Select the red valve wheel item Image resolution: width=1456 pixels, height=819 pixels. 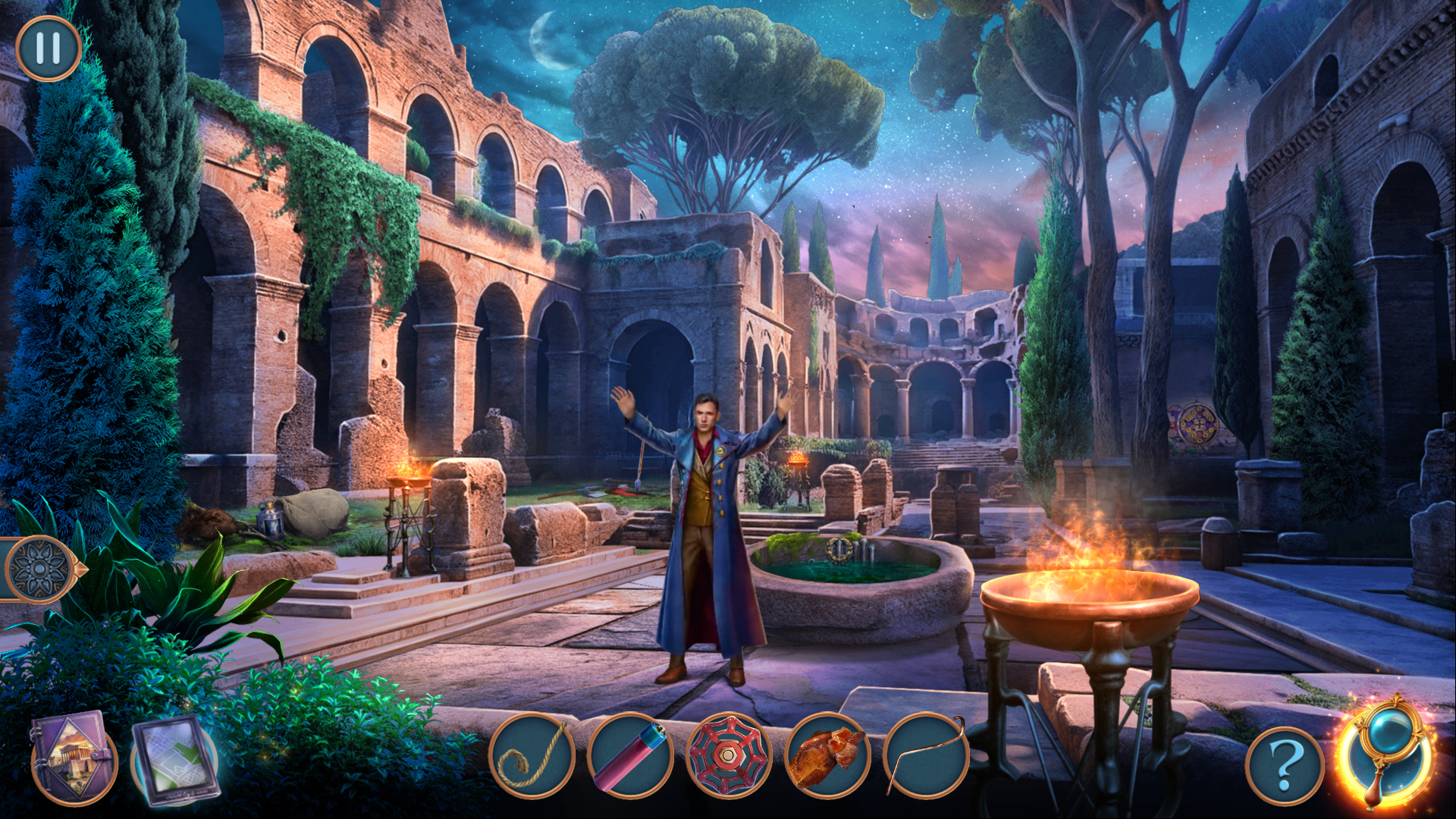729,756
